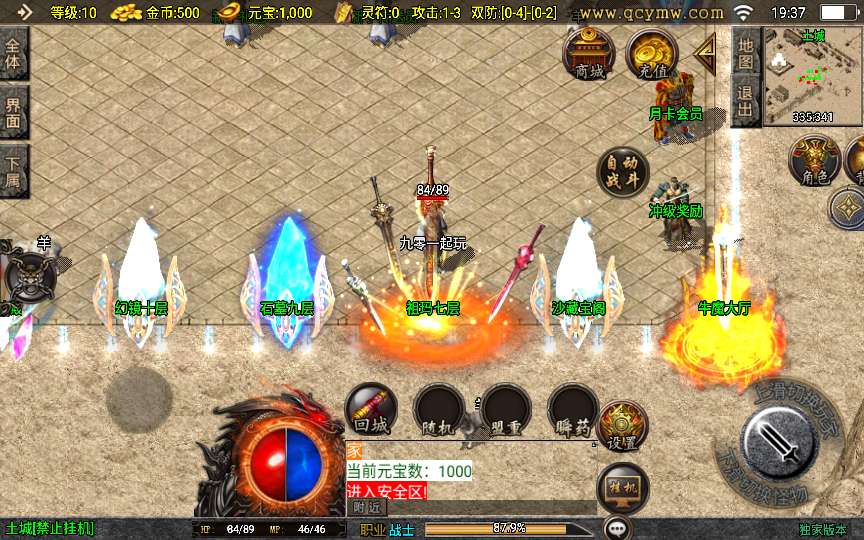Screen dimensions: 864x540
Task: Open the 充值 recharge menu
Action: pyautogui.click(x=652, y=54)
